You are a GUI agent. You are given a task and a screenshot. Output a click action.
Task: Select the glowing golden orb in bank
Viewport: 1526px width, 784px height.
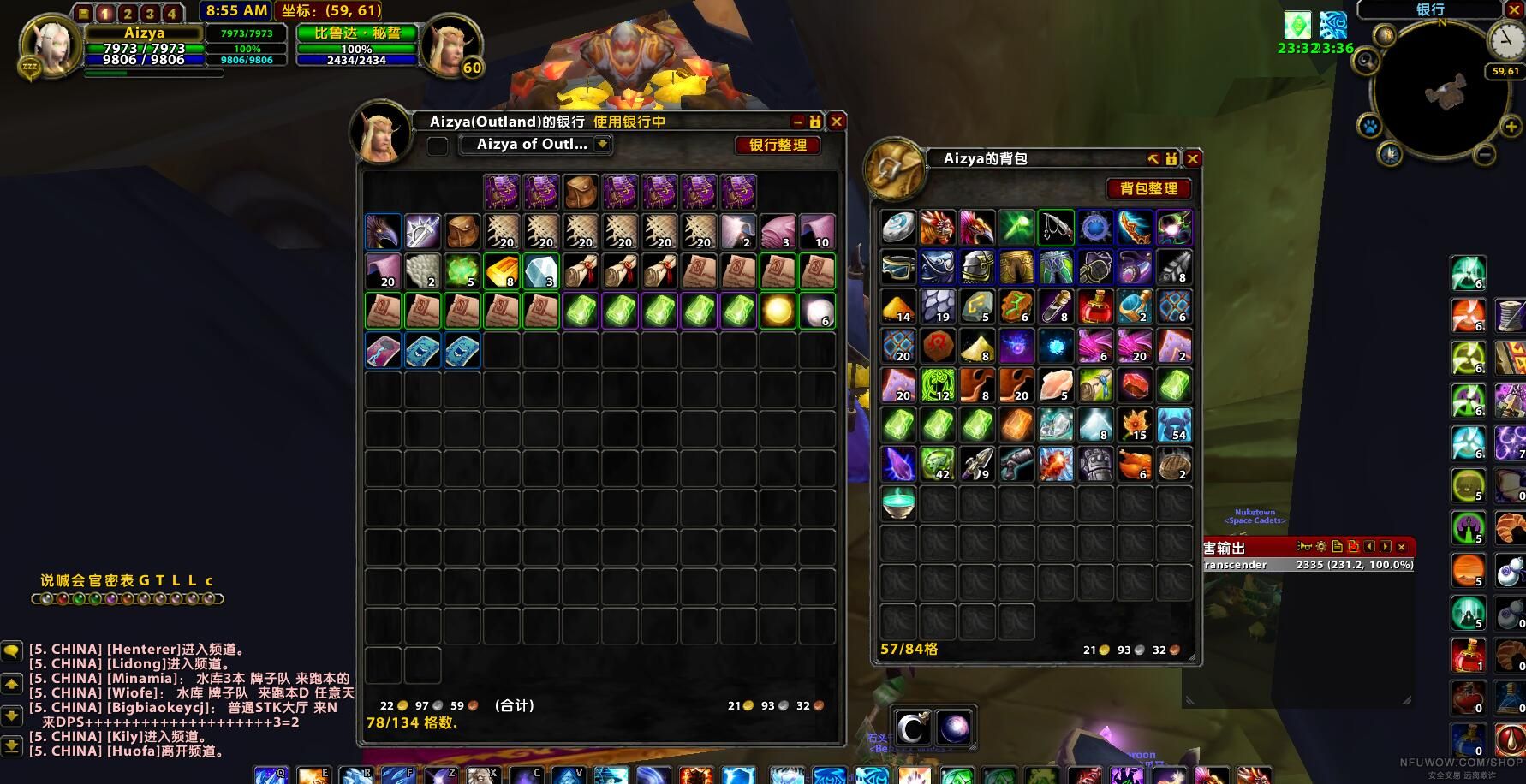pos(778,311)
